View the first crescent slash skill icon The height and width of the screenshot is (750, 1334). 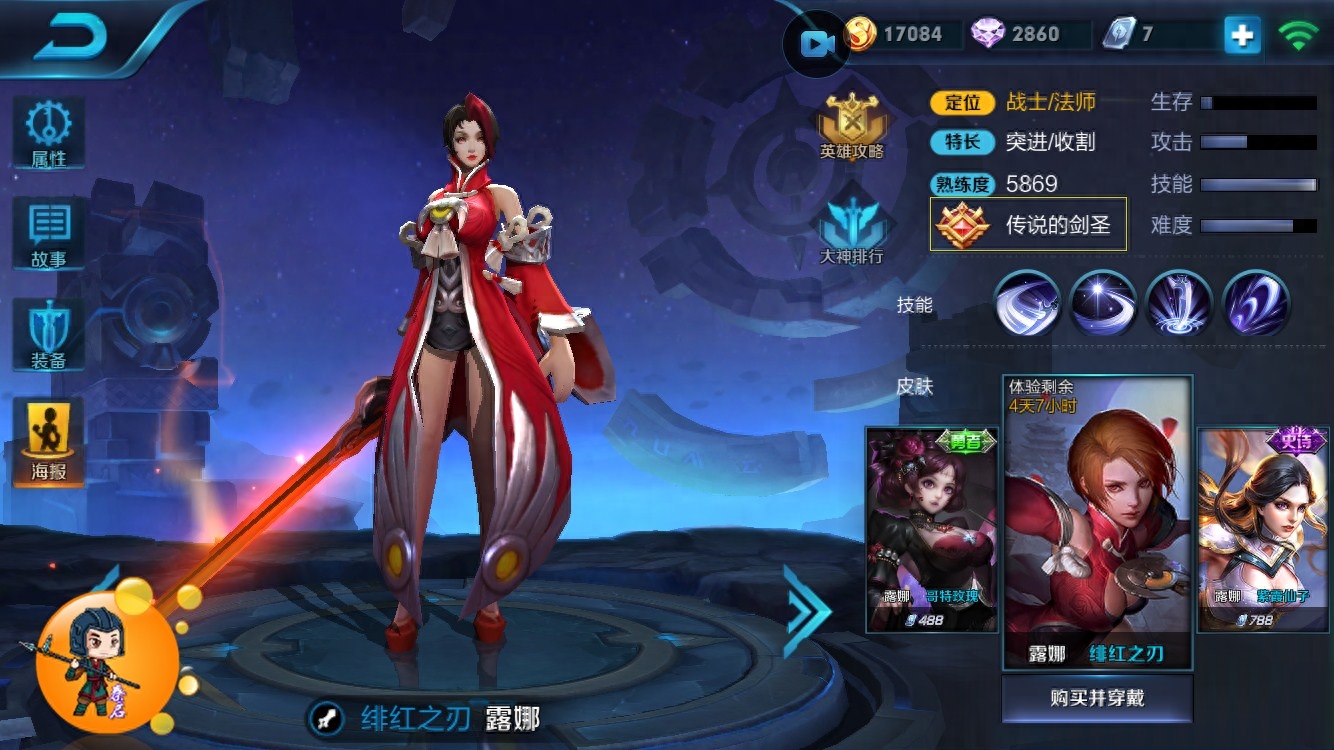[x=1027, y=303]
